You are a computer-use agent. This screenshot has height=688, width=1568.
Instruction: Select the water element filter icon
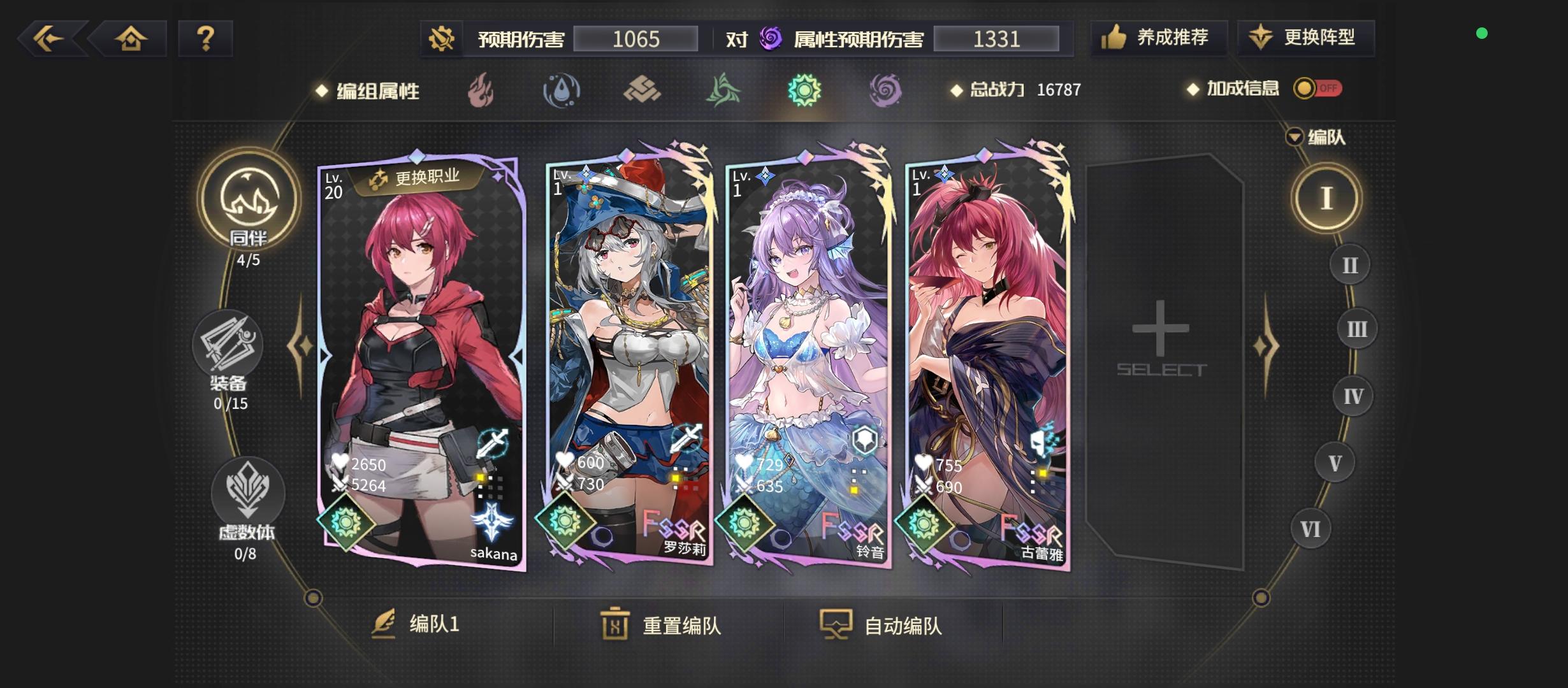[x=561, y=90]
